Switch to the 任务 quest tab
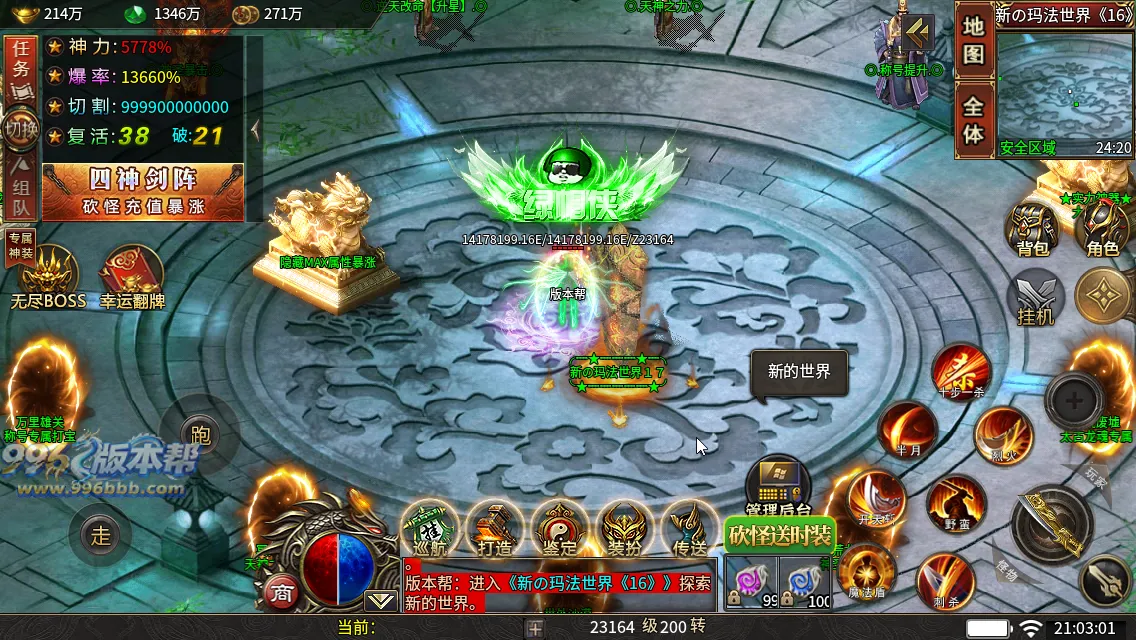Image resolution: width=1136 pixels, height=640 pixels. [x=21, y=68]
